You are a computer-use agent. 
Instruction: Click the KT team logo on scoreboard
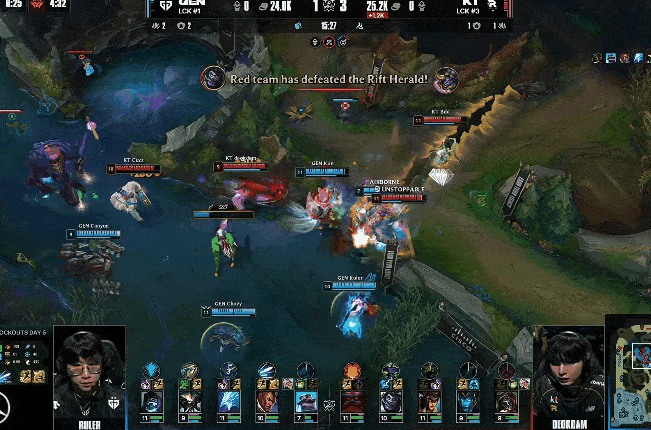tap(492, 5)
